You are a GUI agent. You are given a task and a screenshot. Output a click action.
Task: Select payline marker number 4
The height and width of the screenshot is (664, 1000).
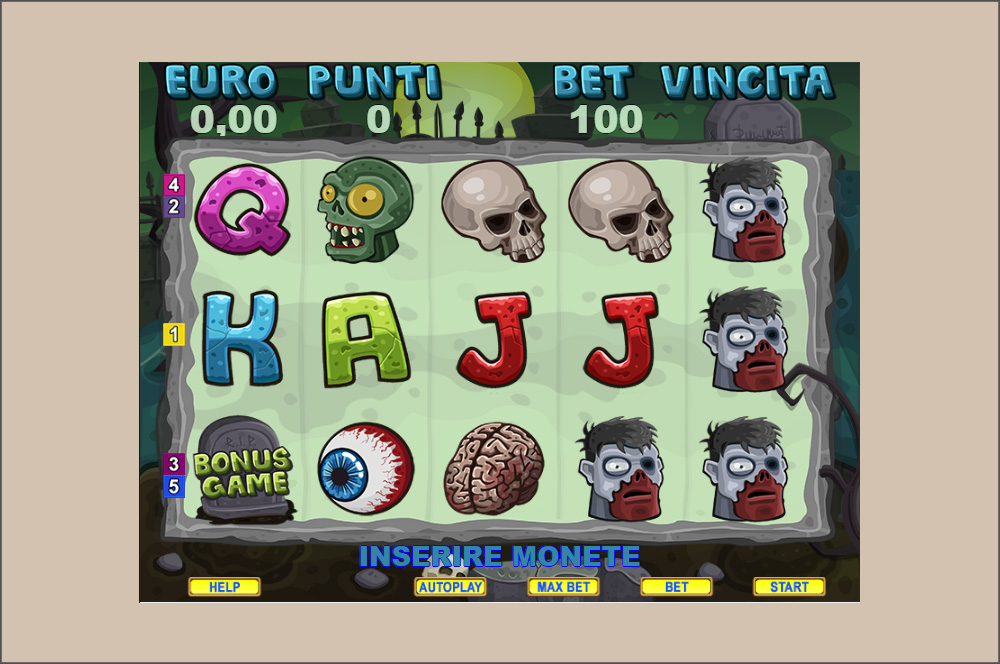(x=174, y=185)
